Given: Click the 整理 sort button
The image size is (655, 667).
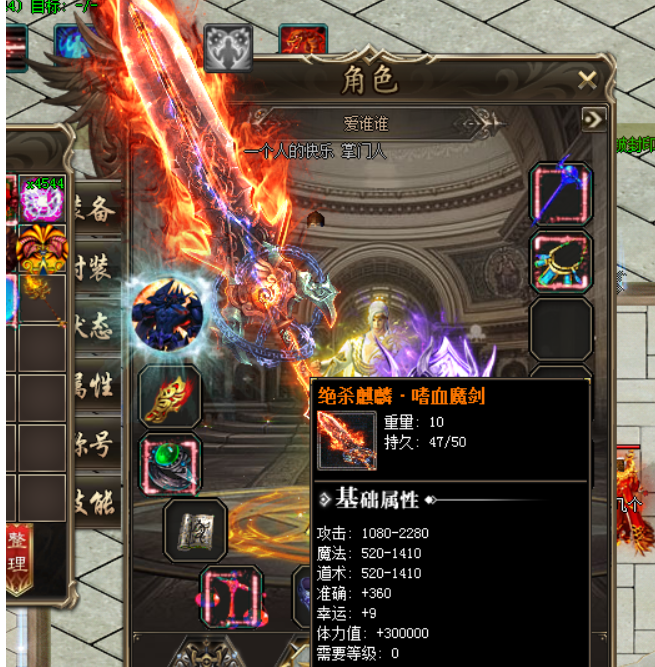Looking at the screenshot, I should [x=18, y=561].
